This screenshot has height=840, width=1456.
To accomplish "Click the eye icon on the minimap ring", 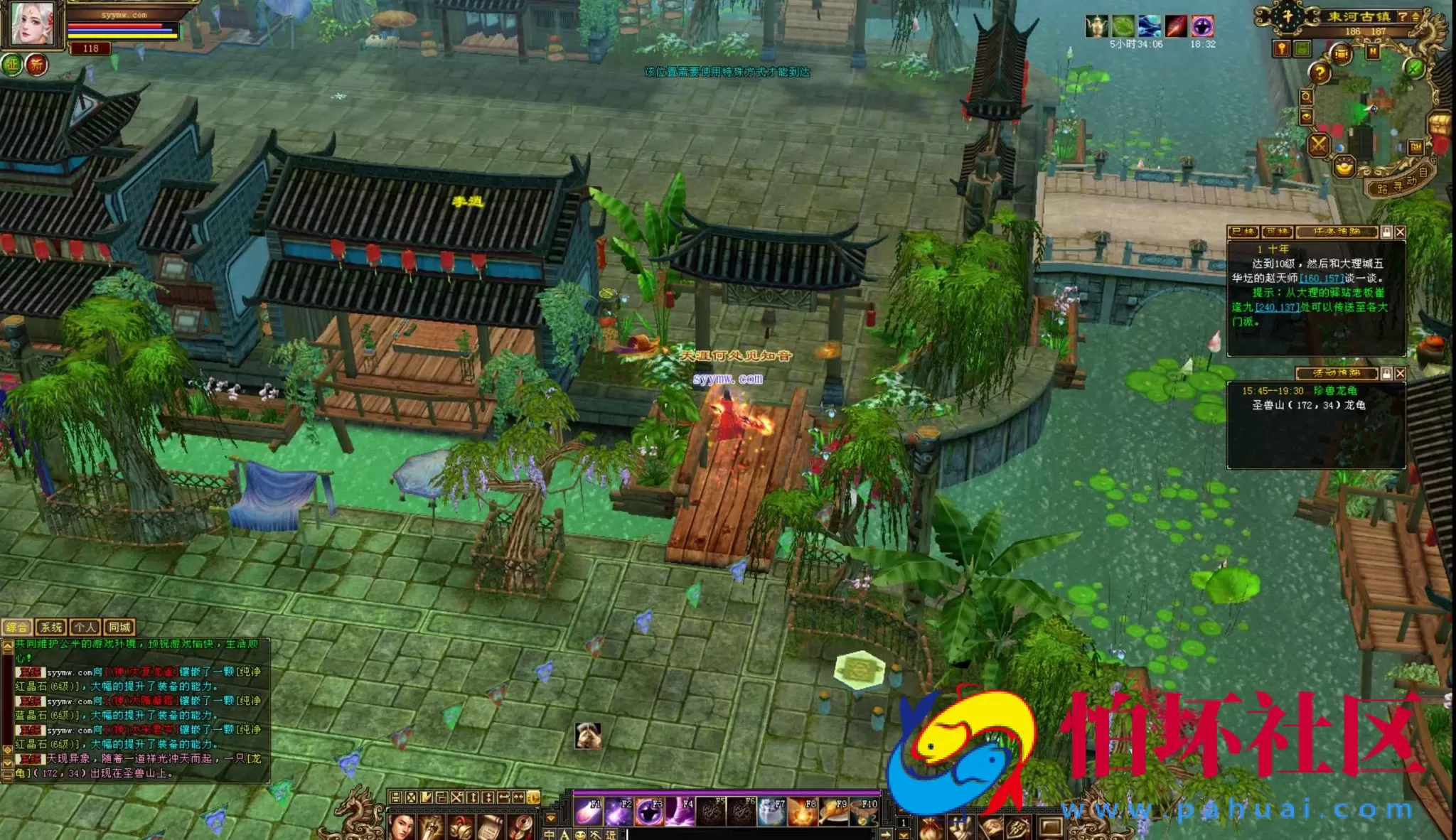I will click(1307, 117).
